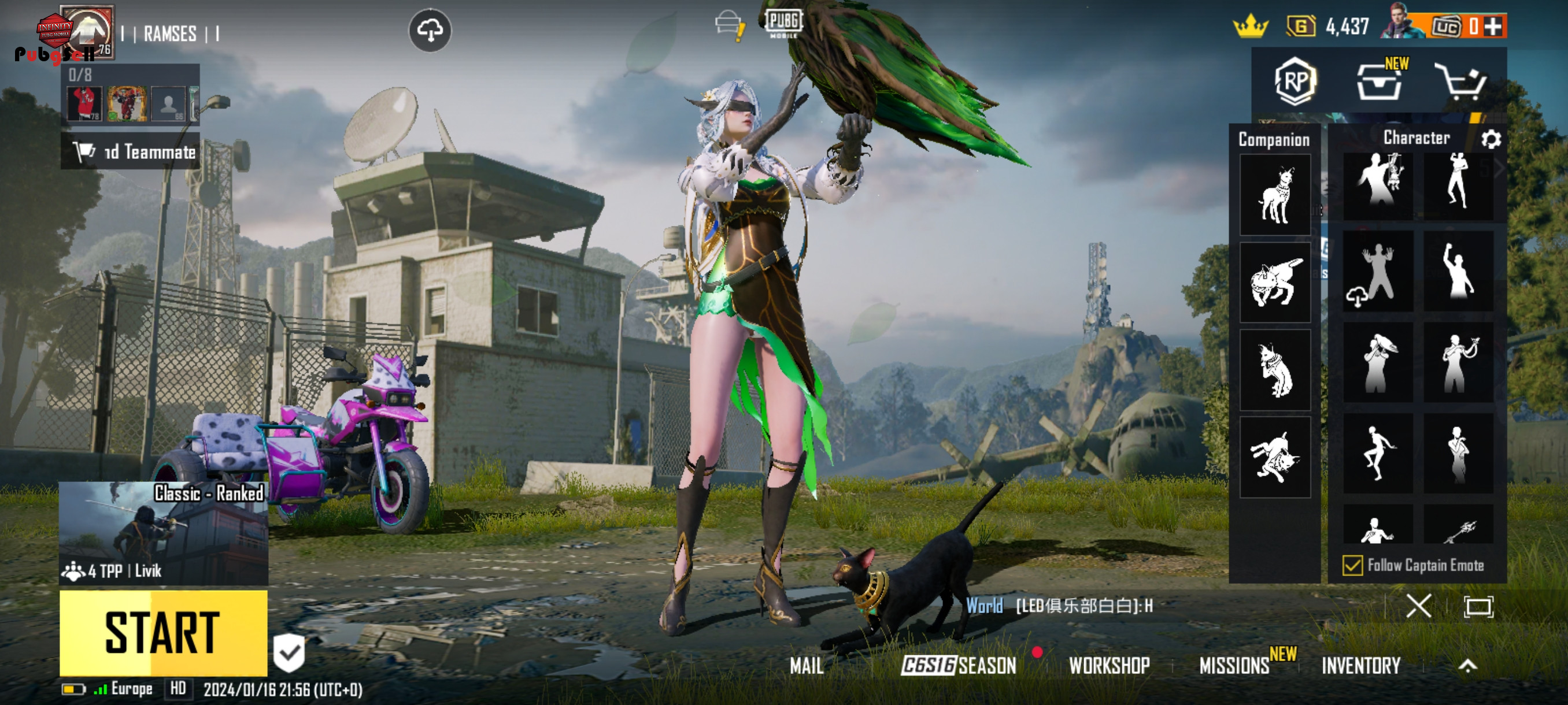Image resolution: width=1568 pixels, height=705 pixels.
Task: Open the Royale Pass RP icon
Action: tap(1295, 81)
